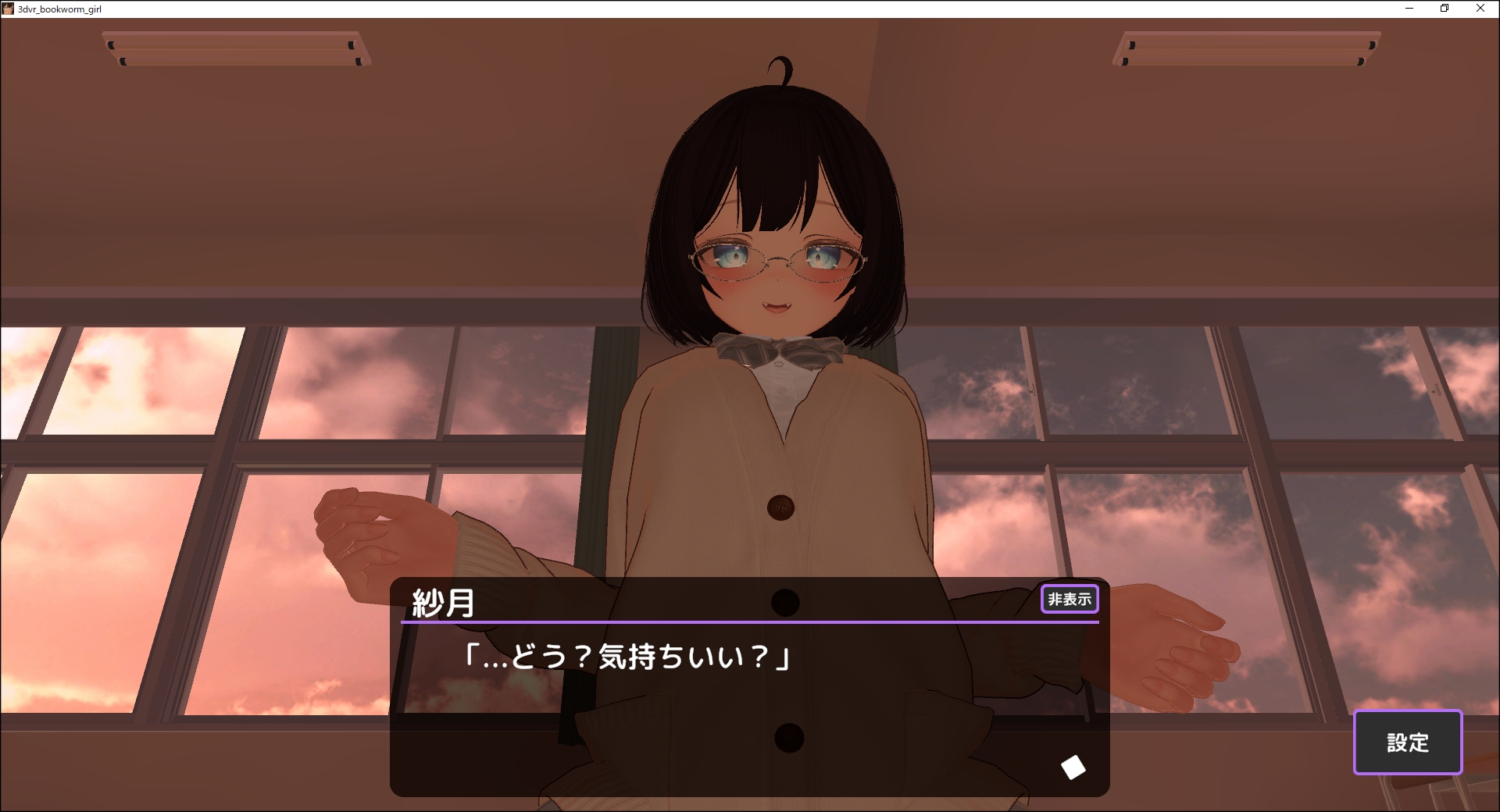The image size is (1500, 812).
Task: Click the 3dvr_bookworm_girl app icon in titlebar
Action: (9, 9)
